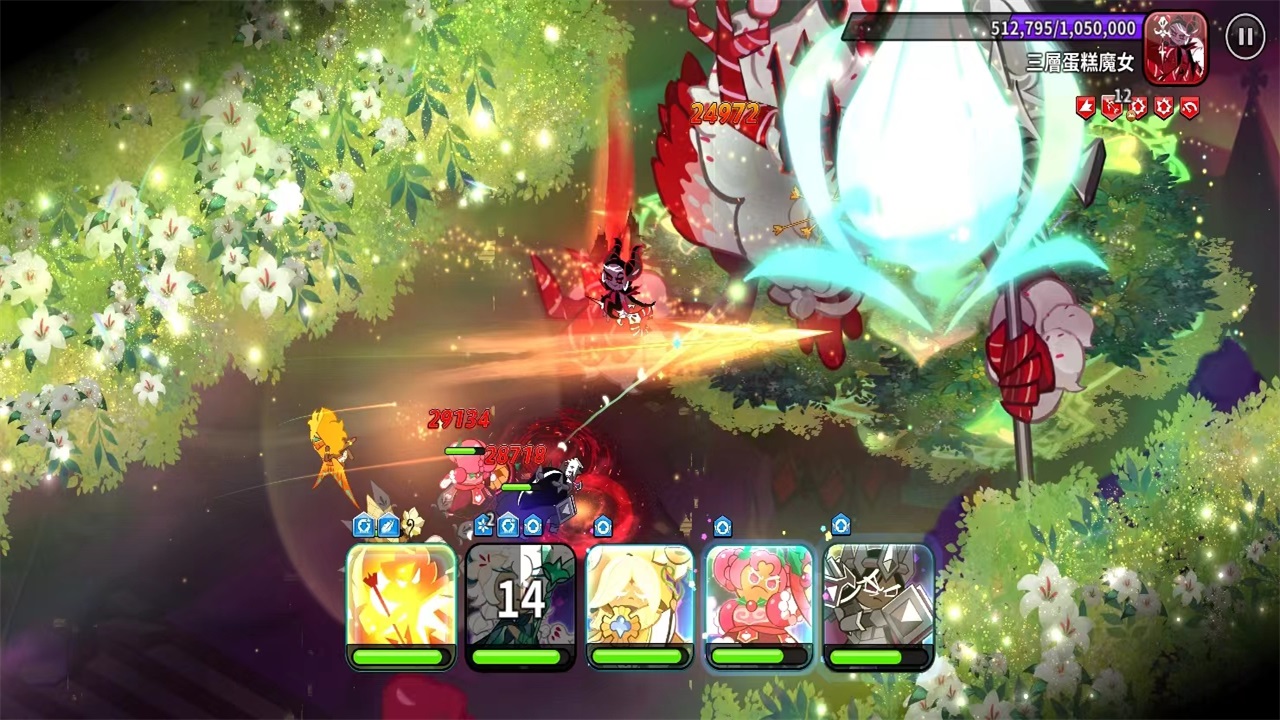Pause the battle

[1245, 38]
